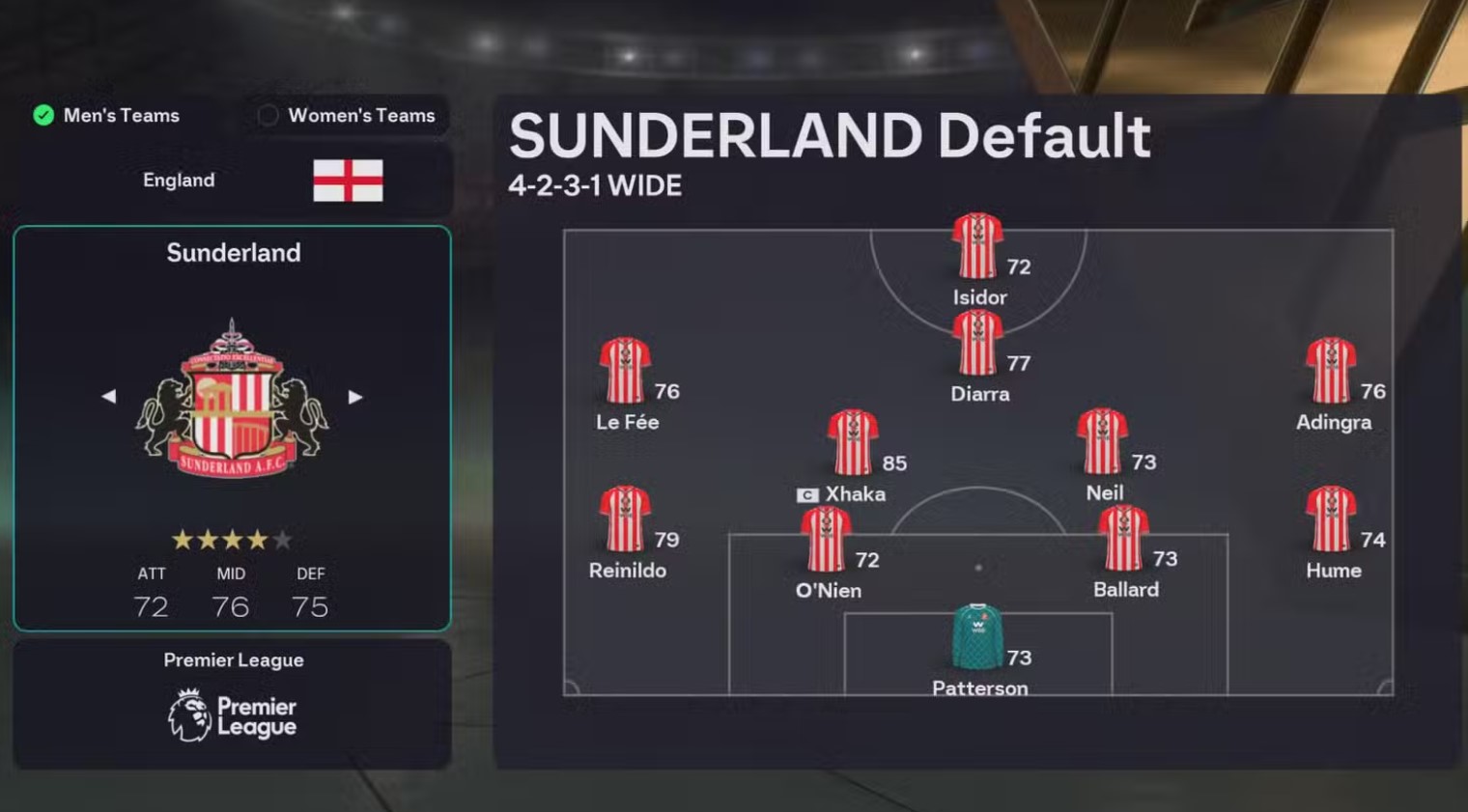Select the Men's Teams option
This screenshot has height=812, width=1468.
(x=106, y=116)
